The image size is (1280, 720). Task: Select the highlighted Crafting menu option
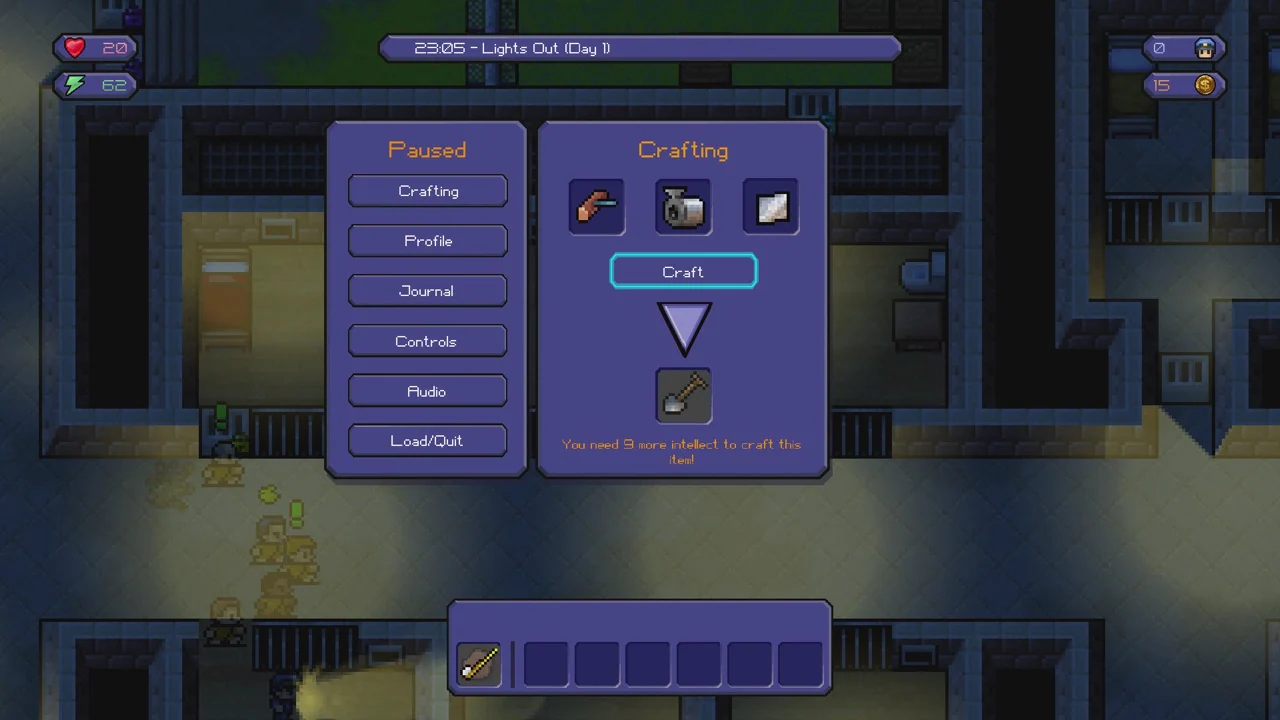(427, 191)
